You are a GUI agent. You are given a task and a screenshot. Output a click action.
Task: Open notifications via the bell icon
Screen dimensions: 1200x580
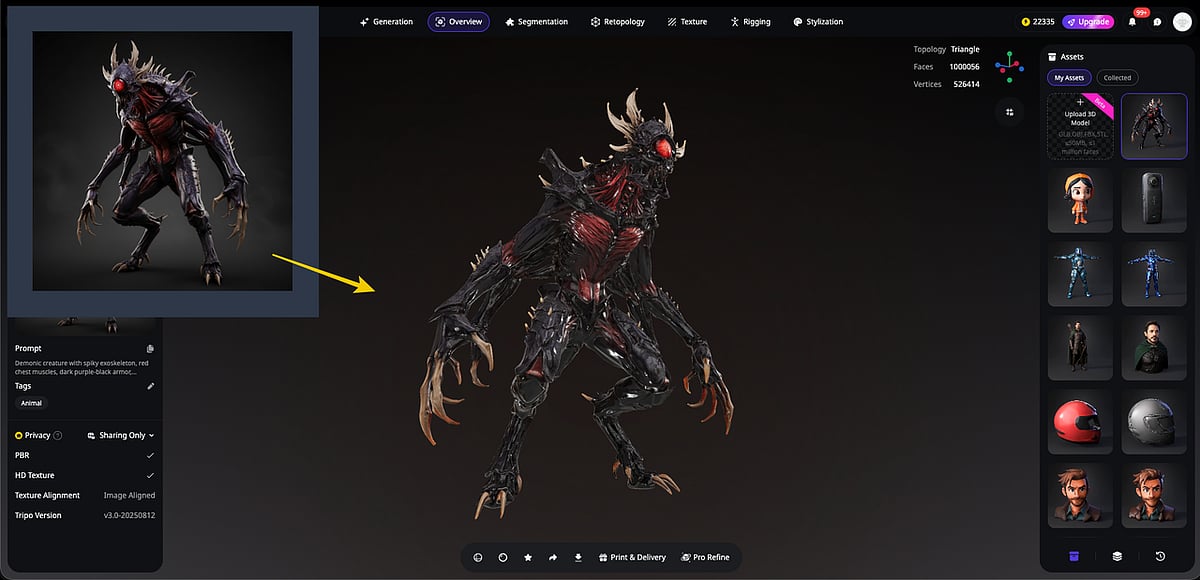pyautogui.click(x=1132, y=22)
